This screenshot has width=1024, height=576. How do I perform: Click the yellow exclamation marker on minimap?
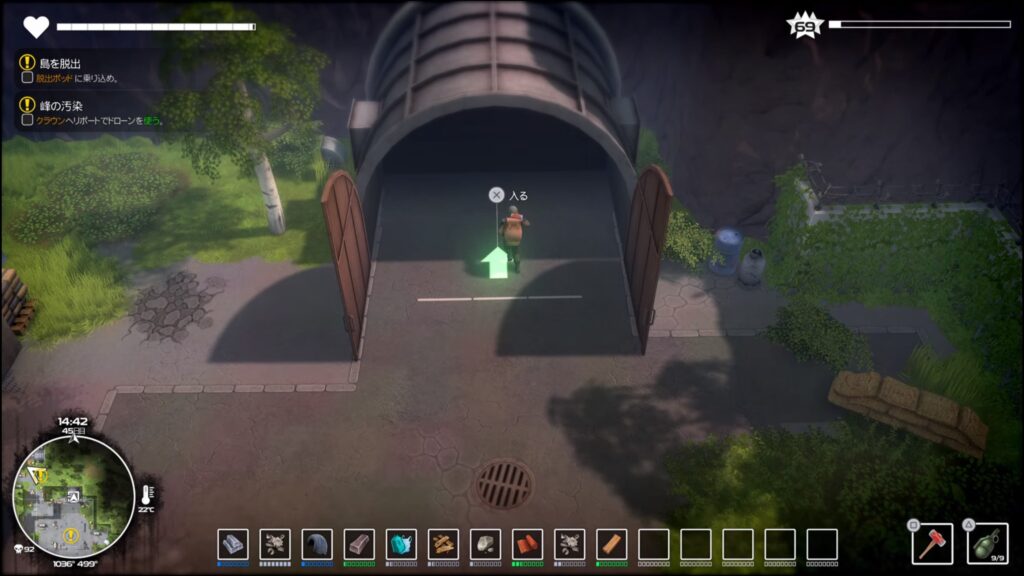(x=71, y=536)
